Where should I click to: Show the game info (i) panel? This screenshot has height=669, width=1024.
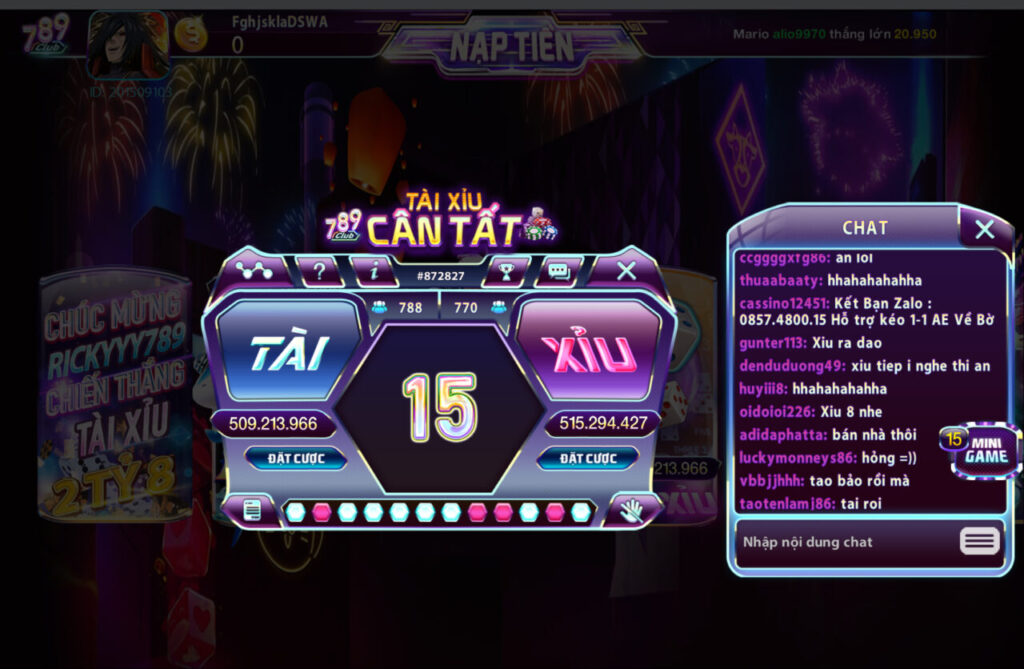[375, 270]
